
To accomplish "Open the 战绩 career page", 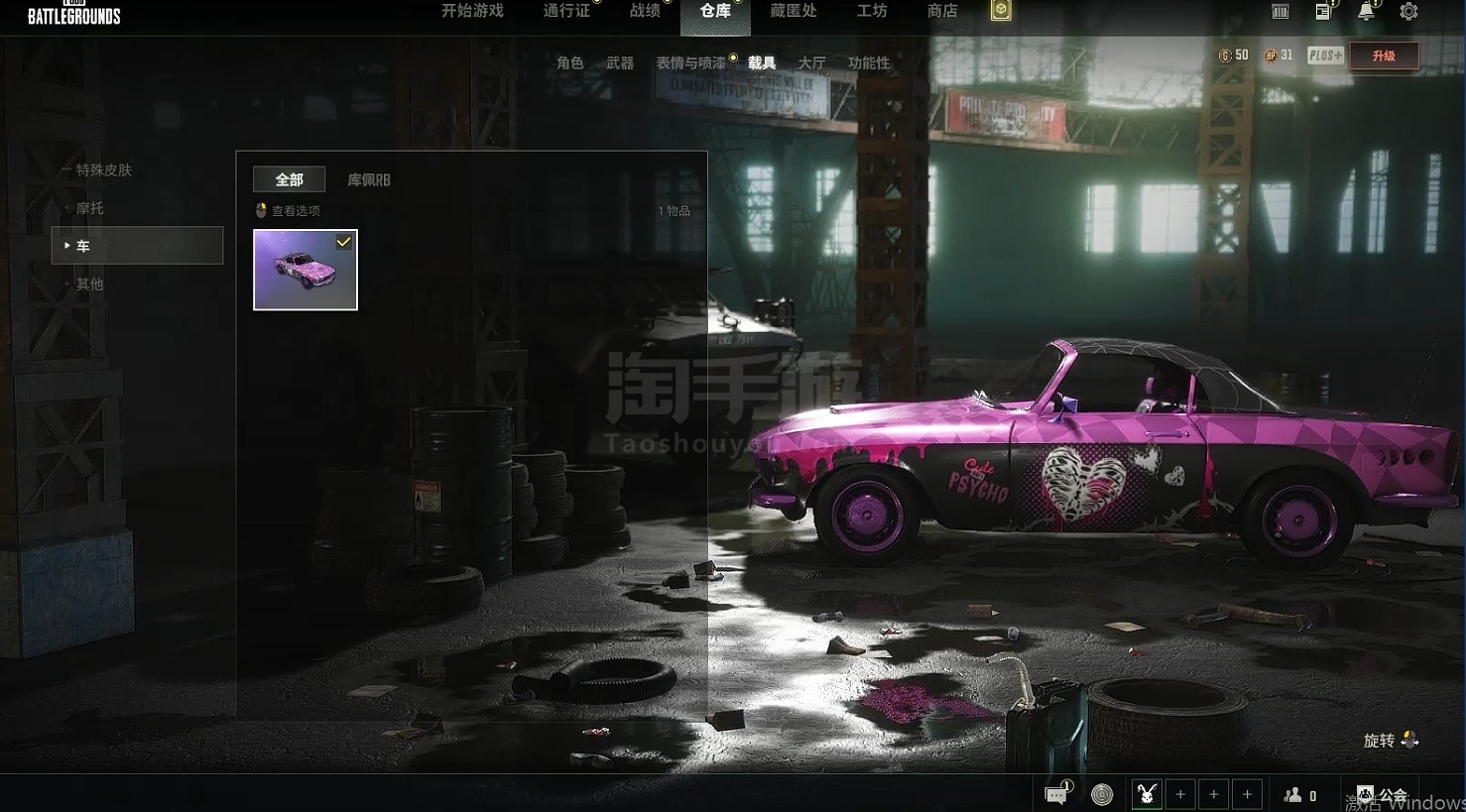I will click(645, 11).
